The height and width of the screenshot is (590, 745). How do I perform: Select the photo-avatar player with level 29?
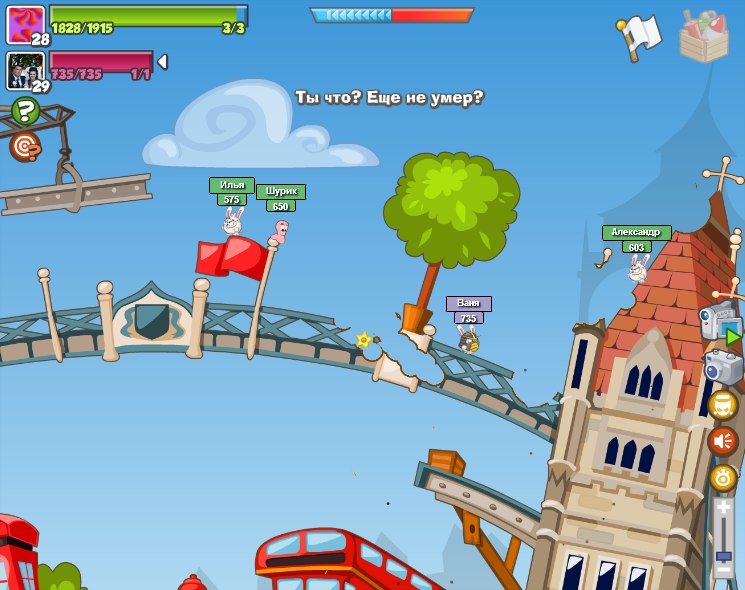(x=25, y=70)
